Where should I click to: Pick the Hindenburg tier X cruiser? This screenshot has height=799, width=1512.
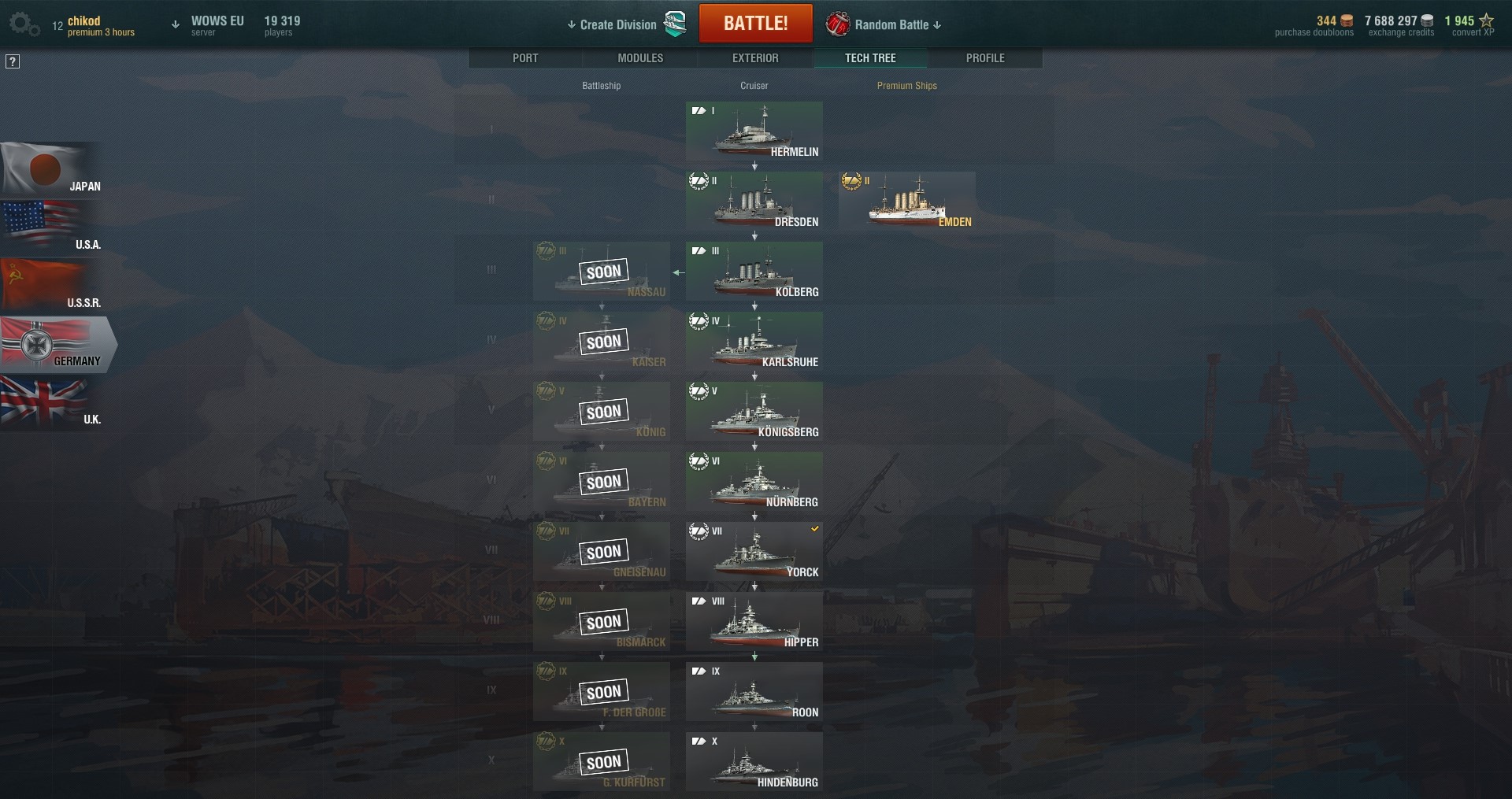754,762
